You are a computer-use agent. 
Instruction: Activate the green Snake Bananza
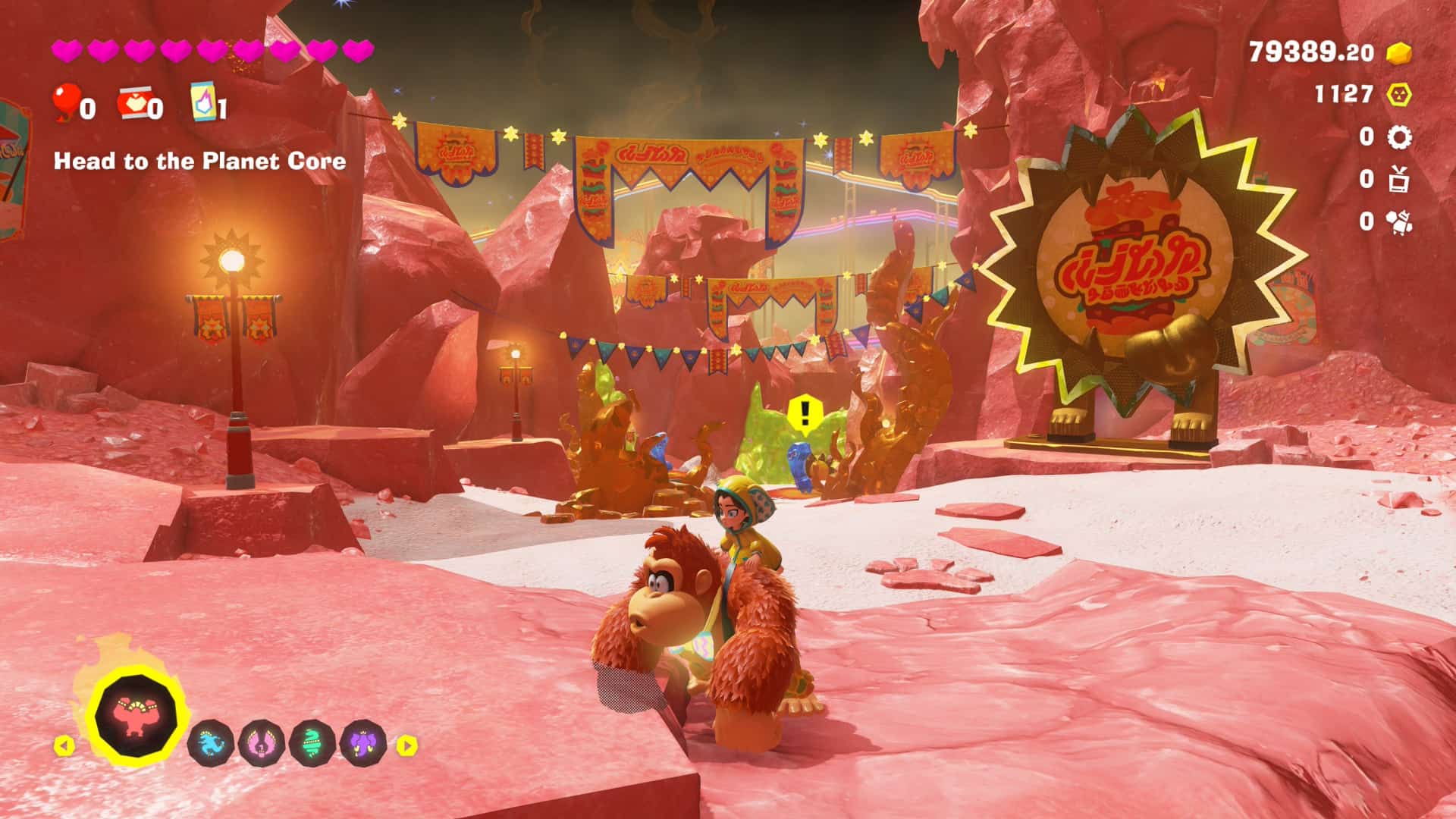(x=312, y=743)
